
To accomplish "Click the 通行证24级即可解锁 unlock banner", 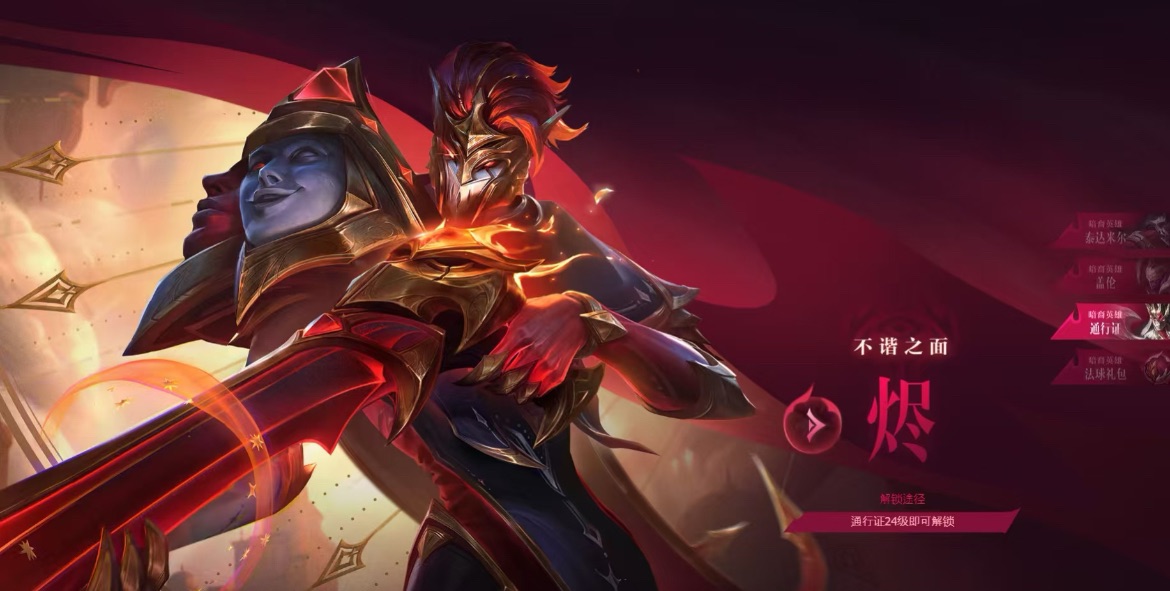I will (901, 521).
